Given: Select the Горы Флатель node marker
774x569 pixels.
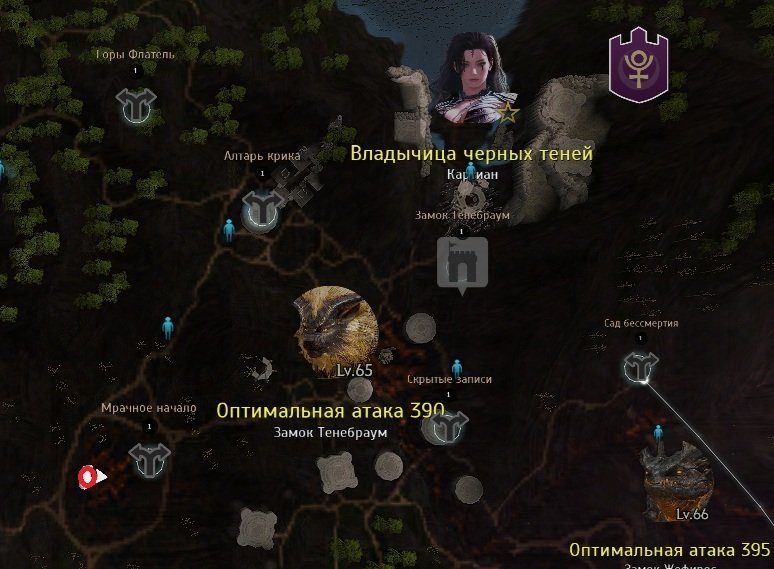Looking at the screenshot, I should [x=134, y=106].
